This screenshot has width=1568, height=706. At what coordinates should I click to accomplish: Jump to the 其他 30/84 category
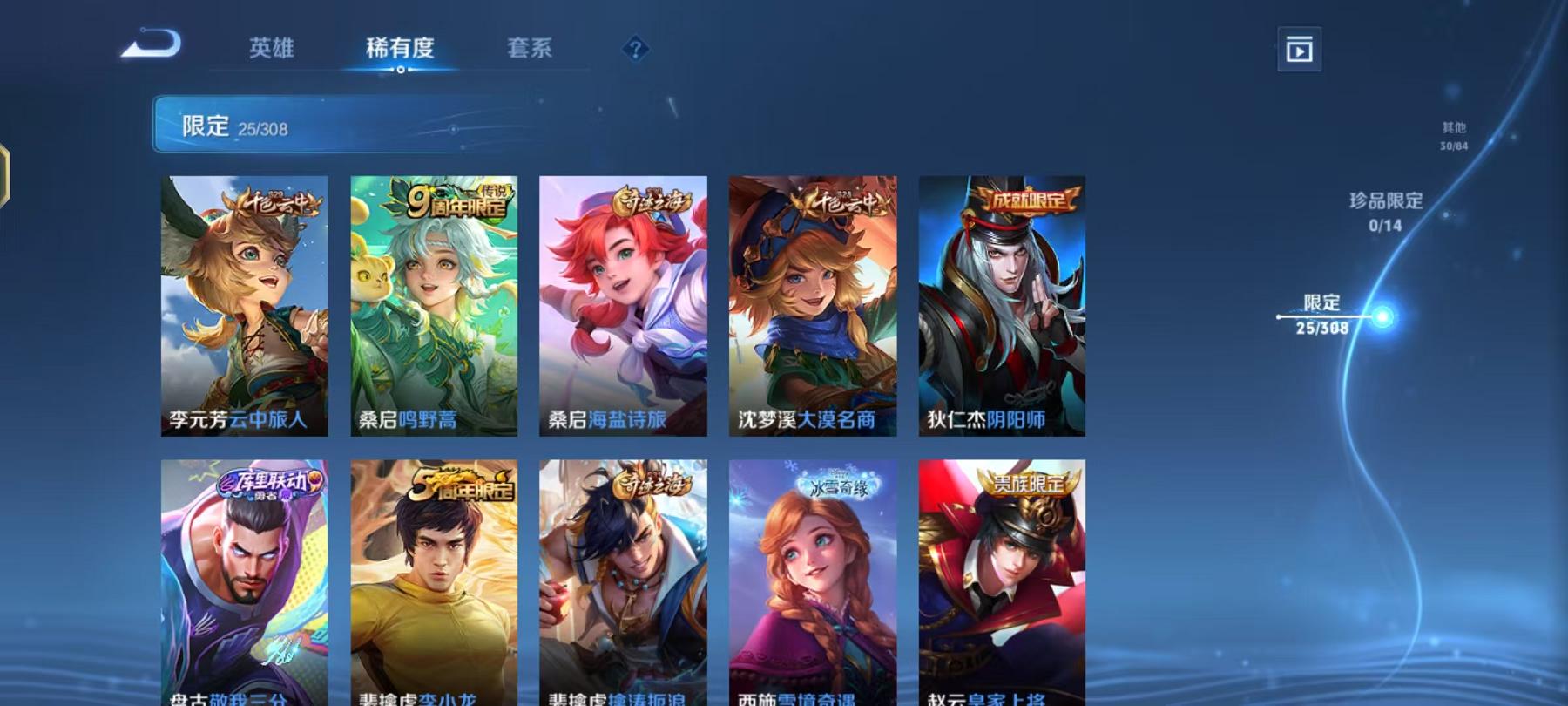pos(1454,135)
